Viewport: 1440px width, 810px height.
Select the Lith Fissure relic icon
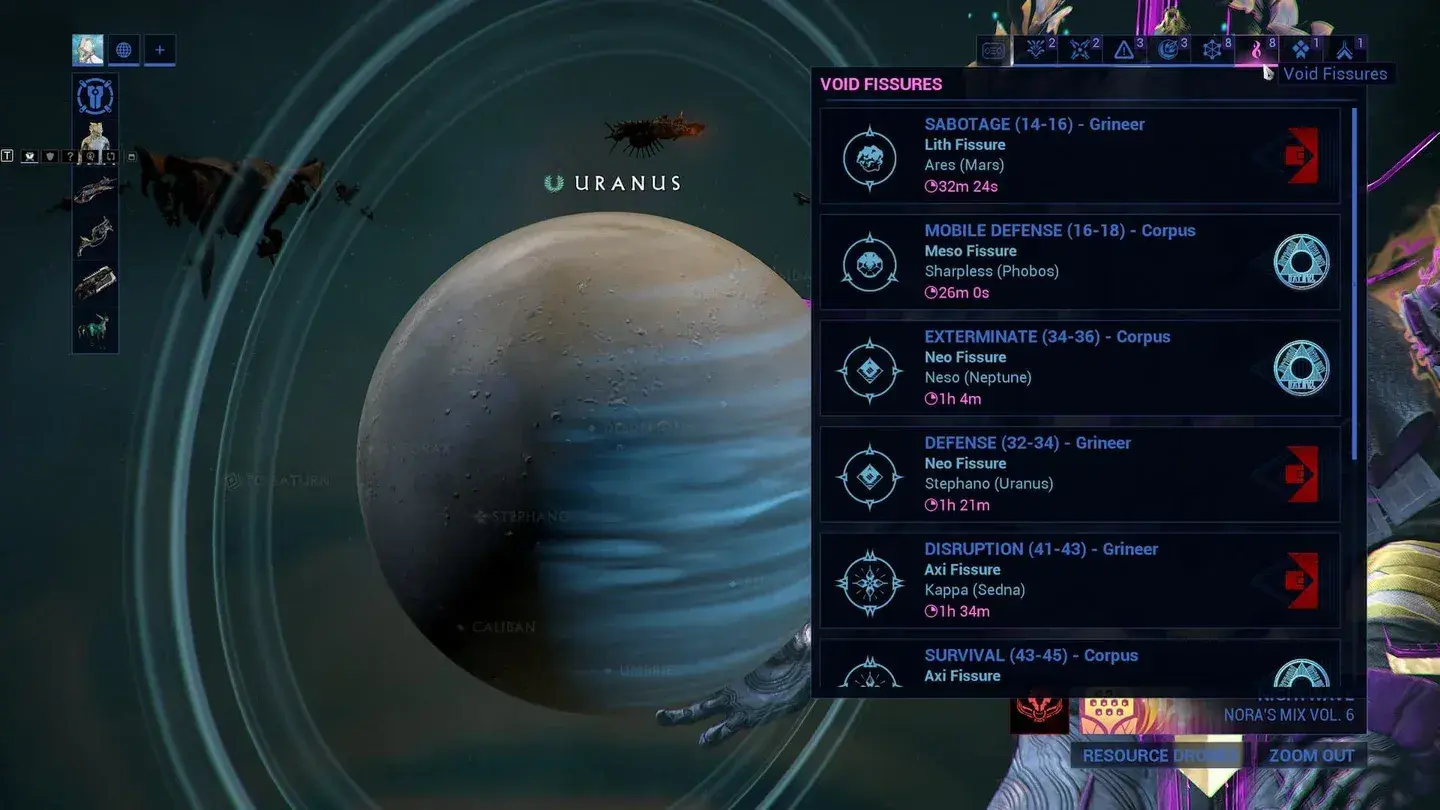point(868,155)
